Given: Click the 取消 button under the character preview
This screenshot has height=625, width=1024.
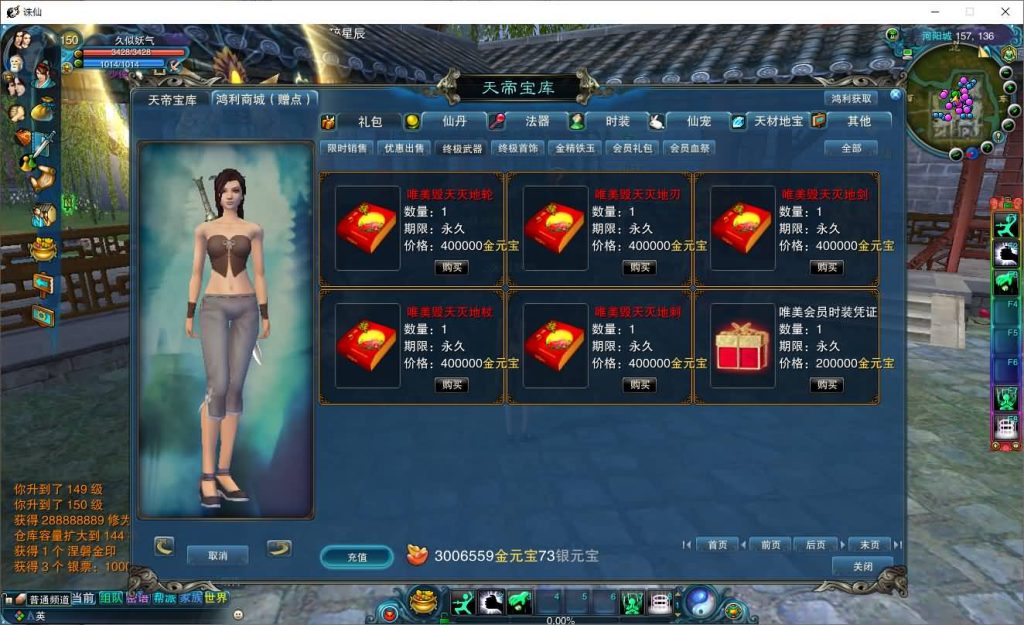Looking at the screenshot, I should (x=217, y=555).
